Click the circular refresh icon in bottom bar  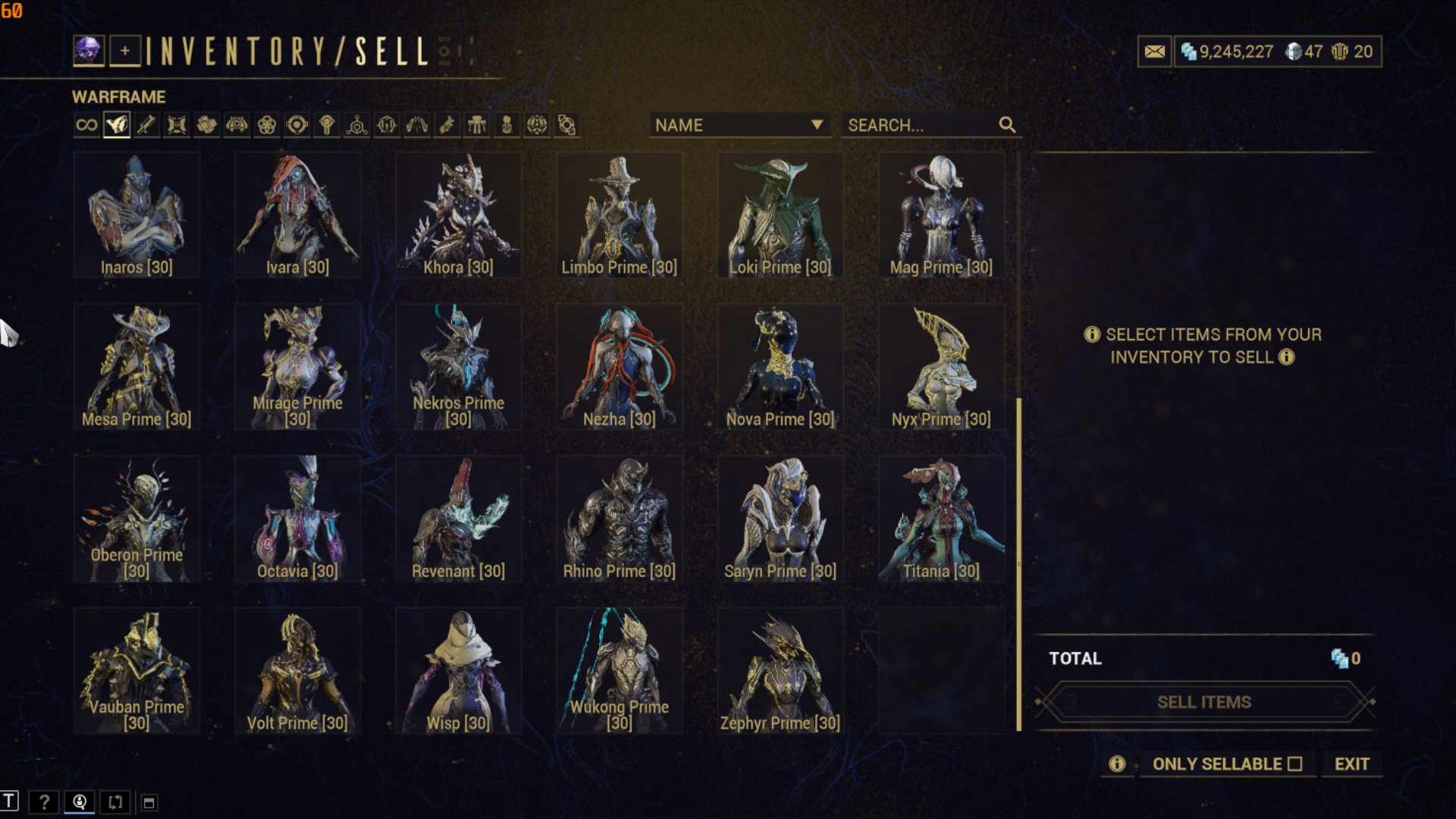pos(115,802)
